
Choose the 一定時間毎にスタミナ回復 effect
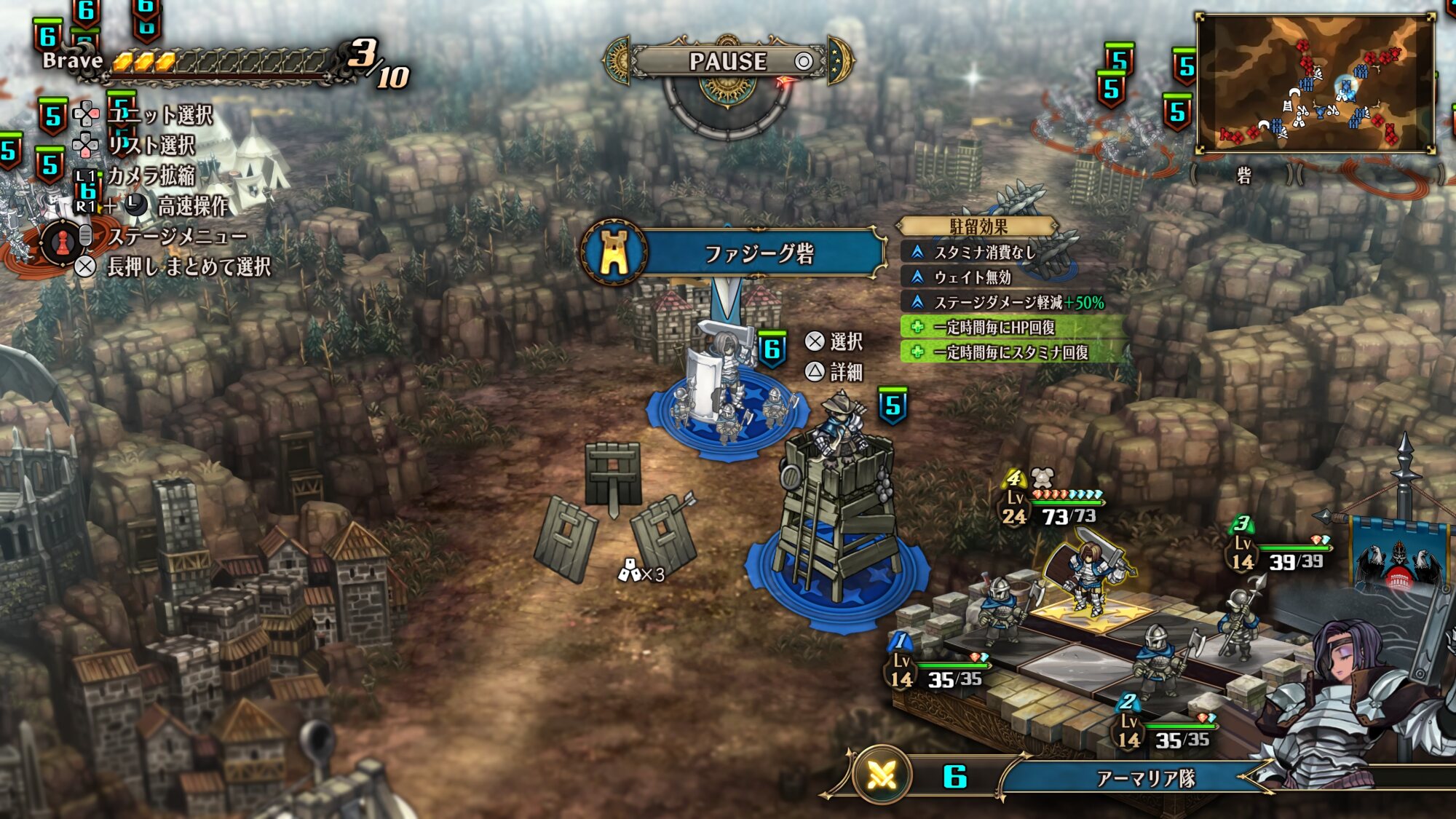(x=1010, y=352)
